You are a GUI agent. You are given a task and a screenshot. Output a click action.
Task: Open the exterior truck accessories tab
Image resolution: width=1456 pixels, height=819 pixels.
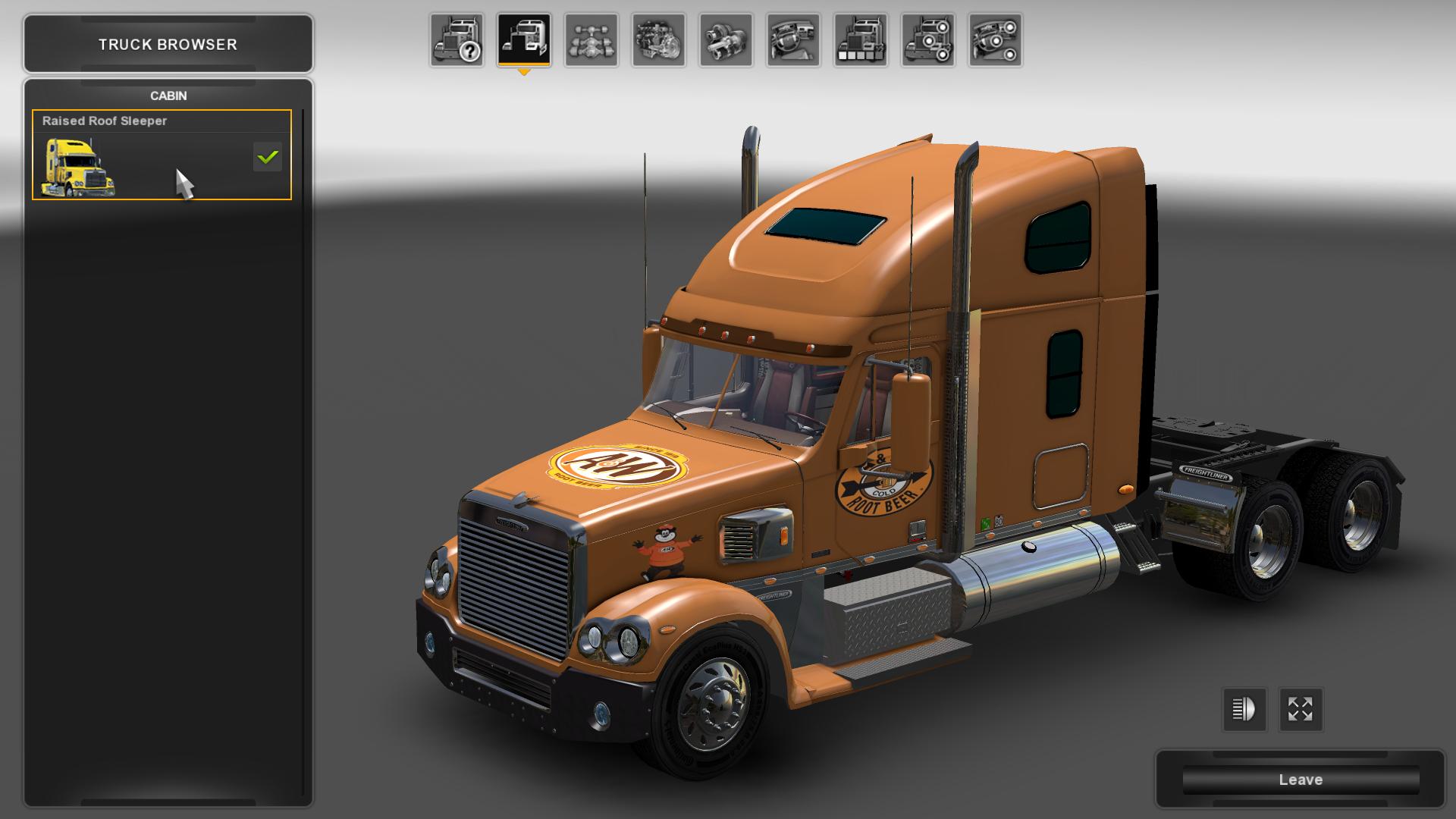pyautogui.click(x=927, y=40)
